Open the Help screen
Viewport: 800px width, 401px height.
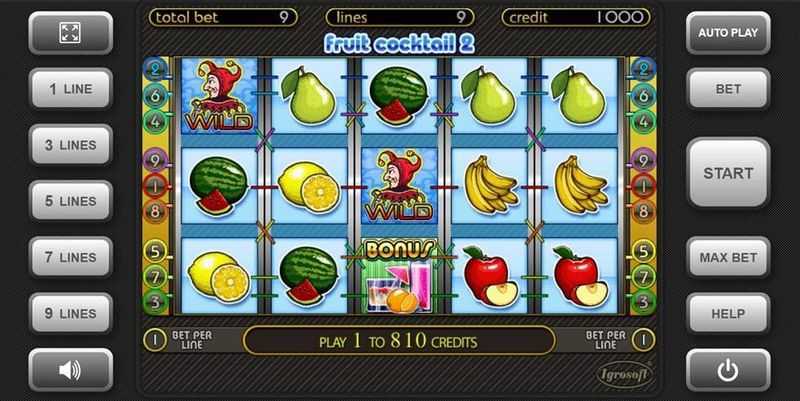coord(728,313)
